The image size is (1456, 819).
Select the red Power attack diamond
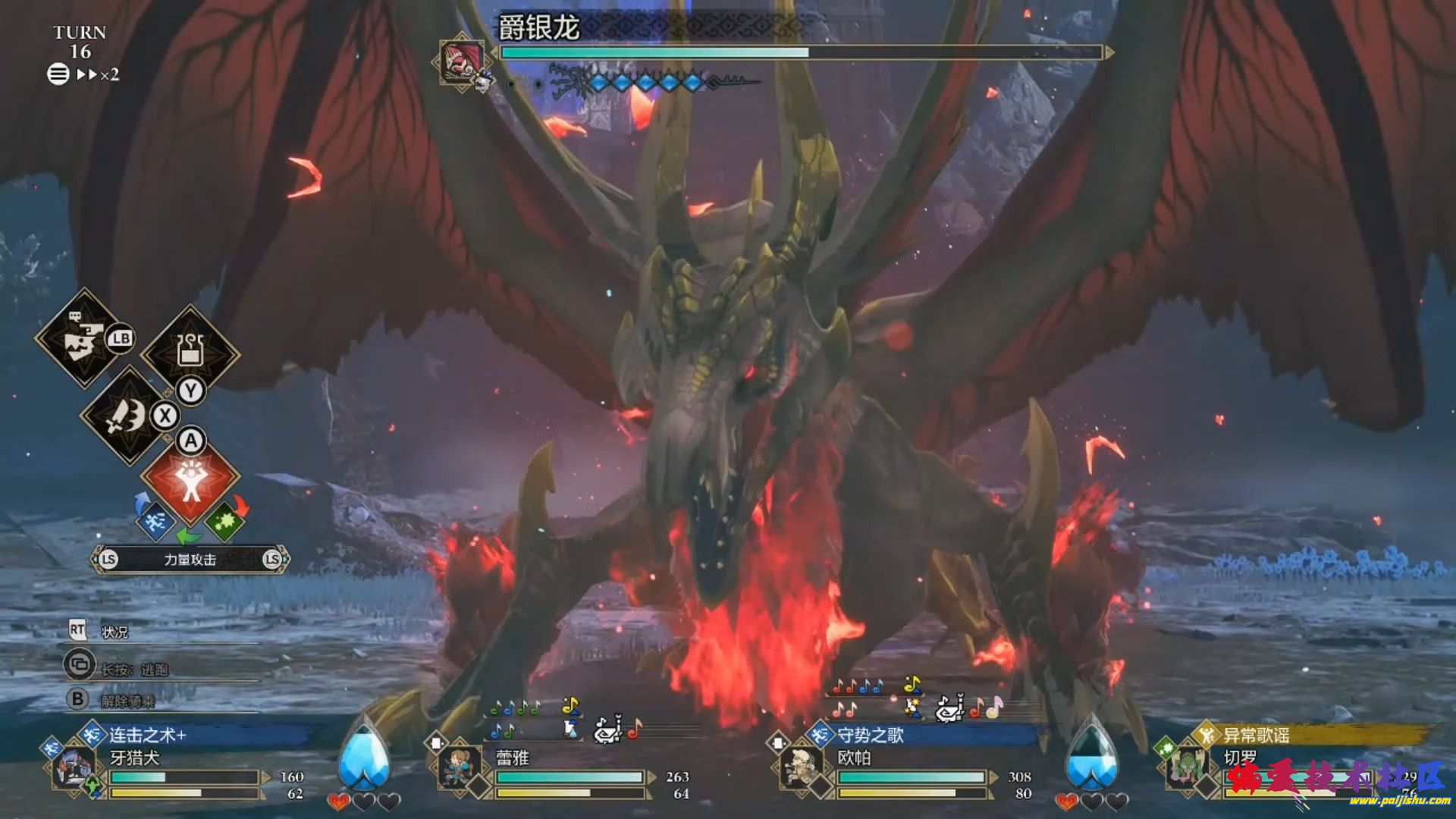tap(190, 476)
